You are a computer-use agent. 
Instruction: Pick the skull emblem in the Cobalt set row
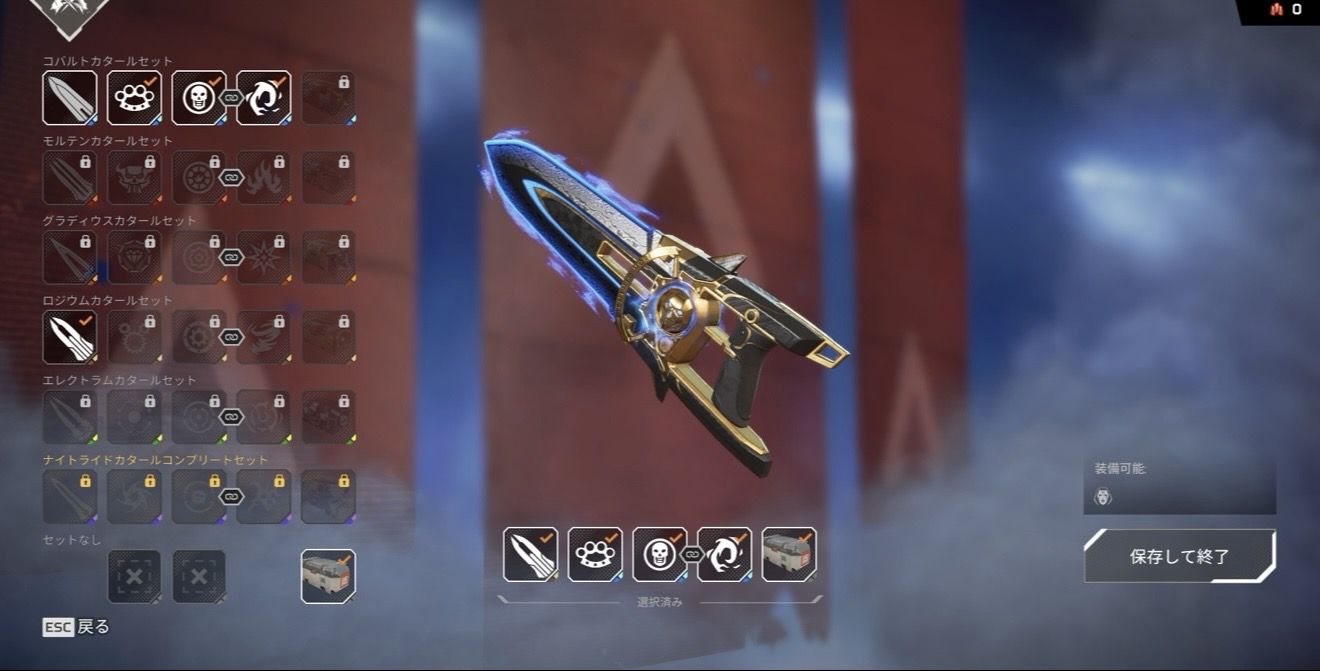(198, 98)
